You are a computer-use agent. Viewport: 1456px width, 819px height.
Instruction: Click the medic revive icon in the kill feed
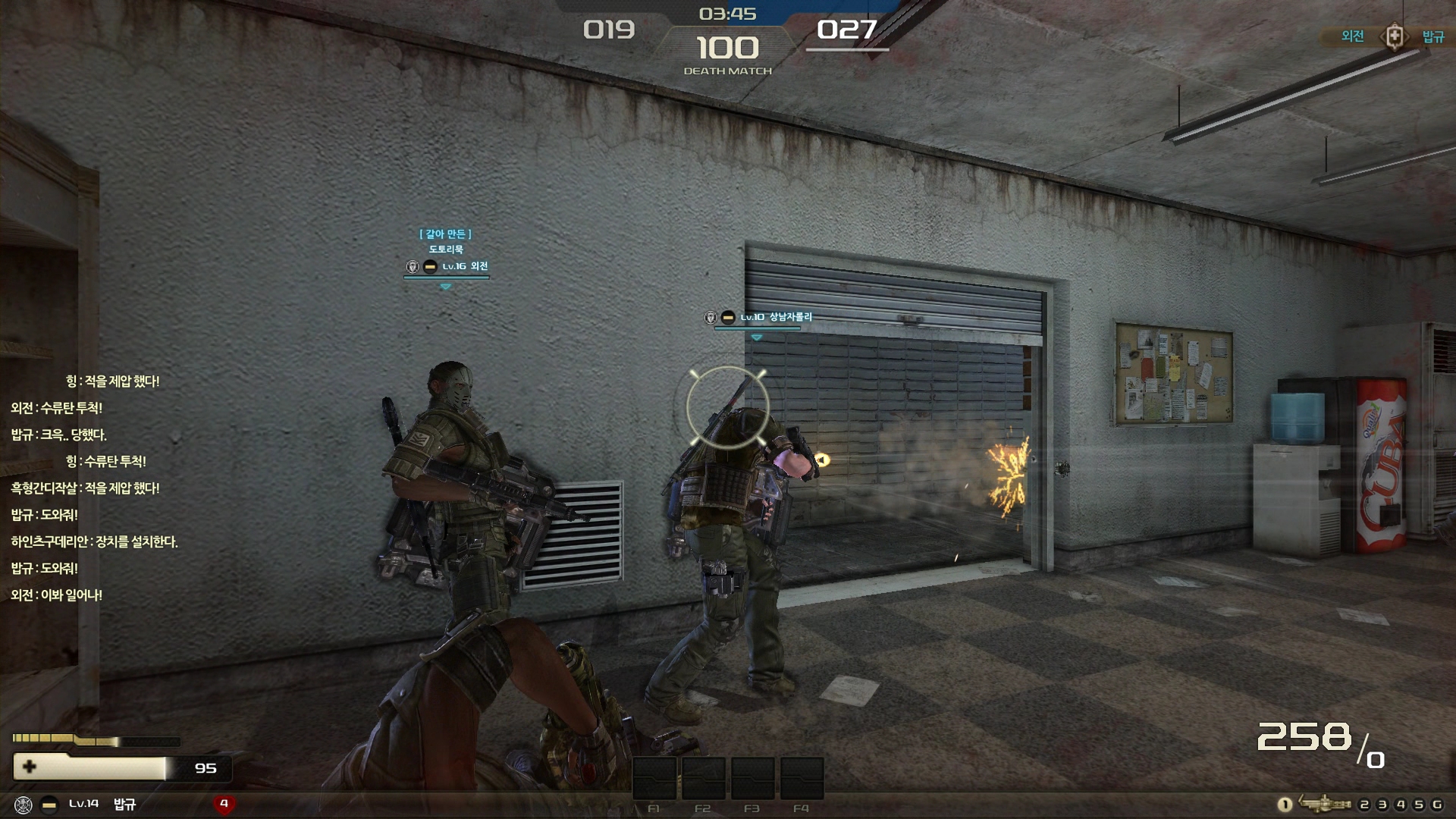pos(1394,36)
